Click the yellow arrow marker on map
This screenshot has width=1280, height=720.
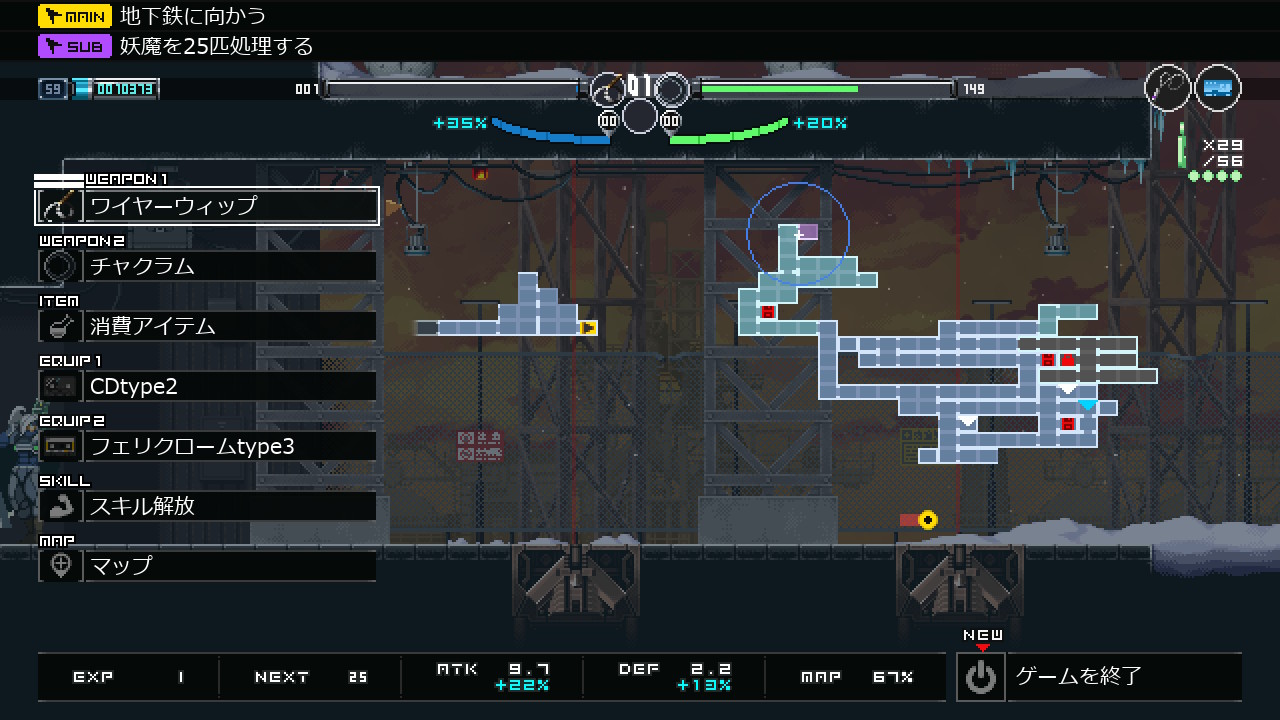coord(589,327)
